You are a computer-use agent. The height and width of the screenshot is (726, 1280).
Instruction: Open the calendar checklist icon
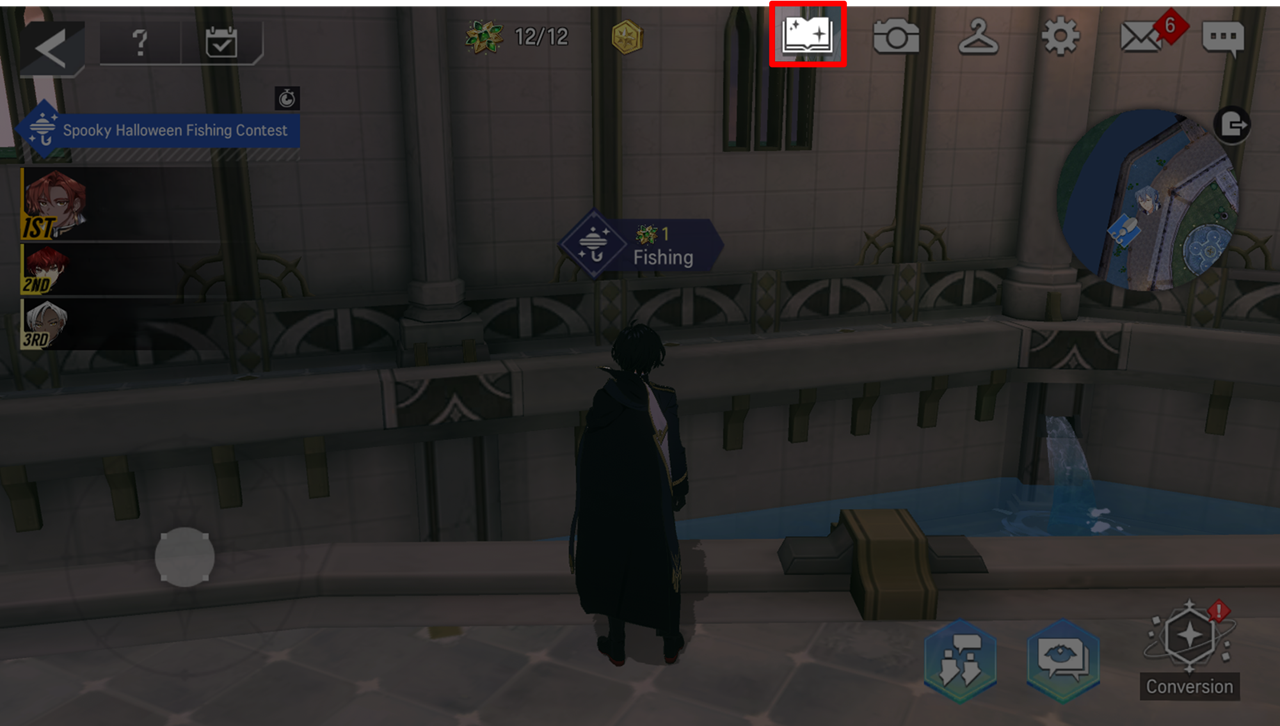(220, 43)
